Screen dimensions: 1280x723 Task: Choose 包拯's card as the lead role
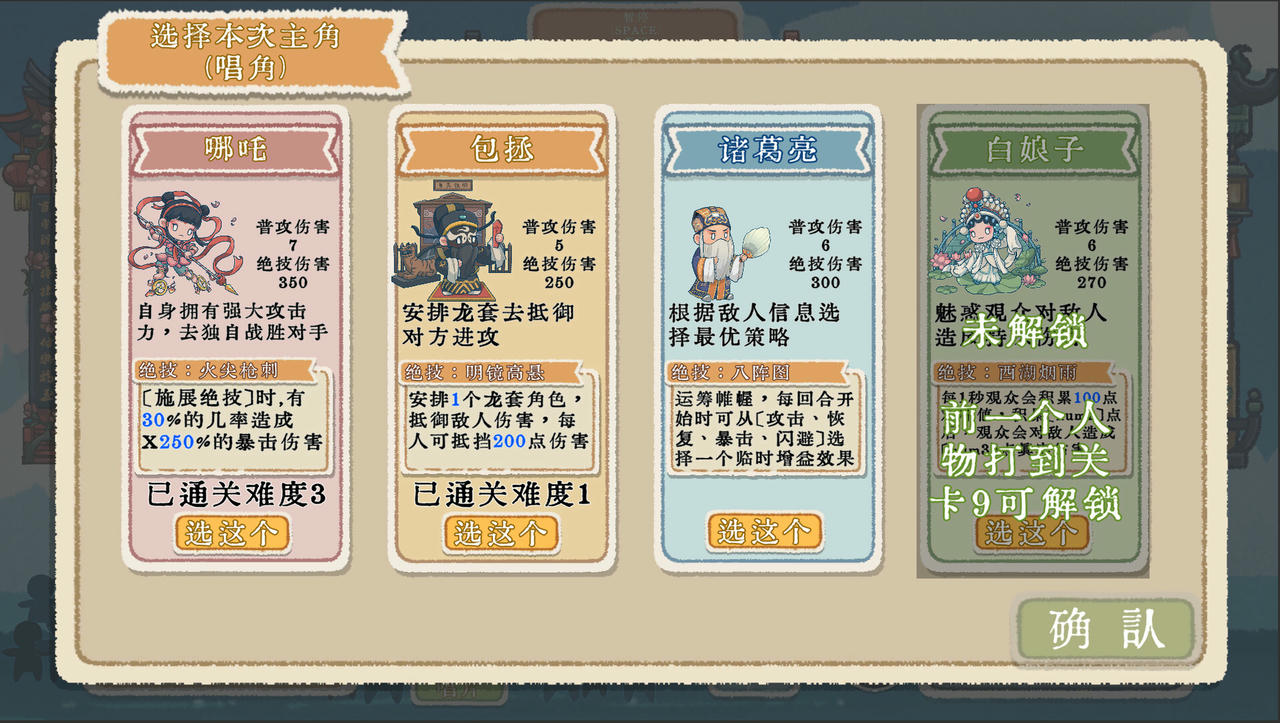(x=500, y=533)
